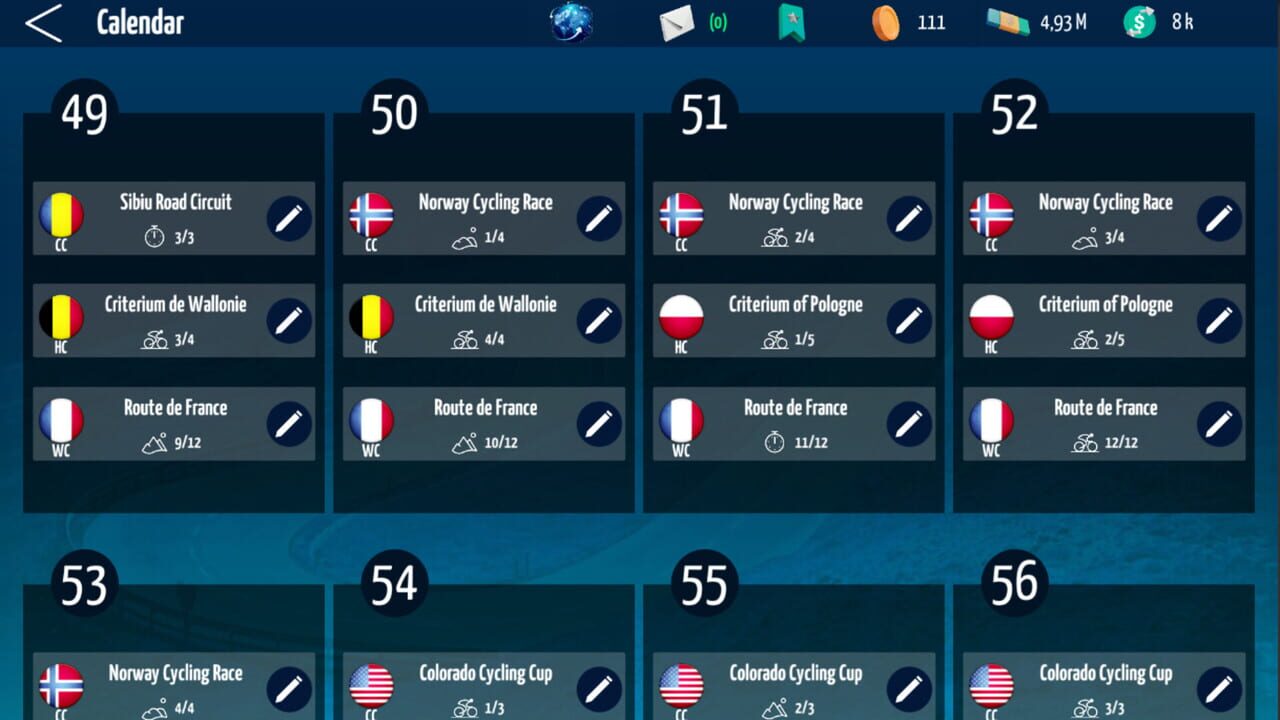Click the stopwatch icon on Route de France 11/12
Screen dimensions: 1280x720
tap(775, 442)
